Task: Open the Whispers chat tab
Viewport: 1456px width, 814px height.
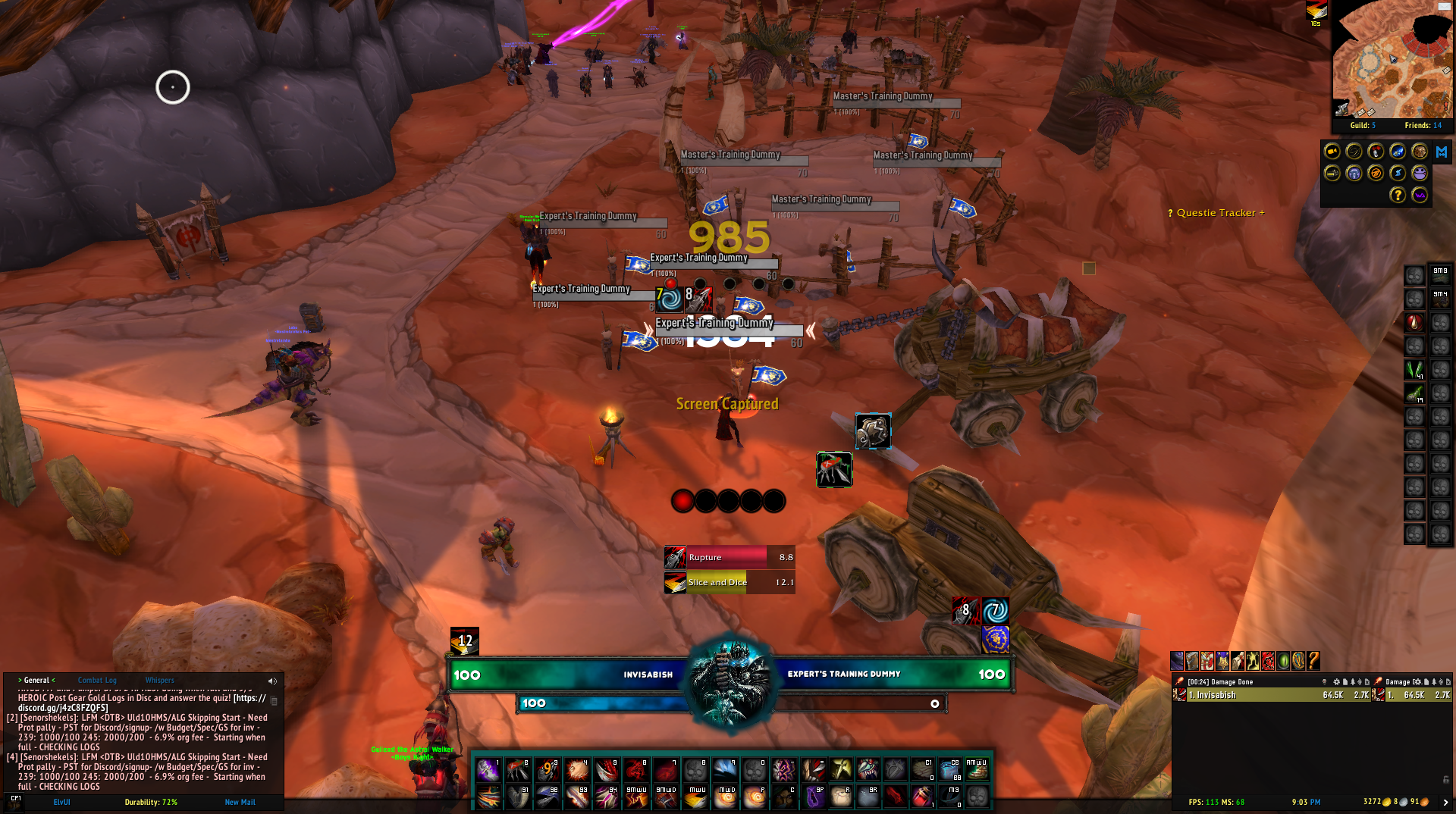Action: coord(159,681)
